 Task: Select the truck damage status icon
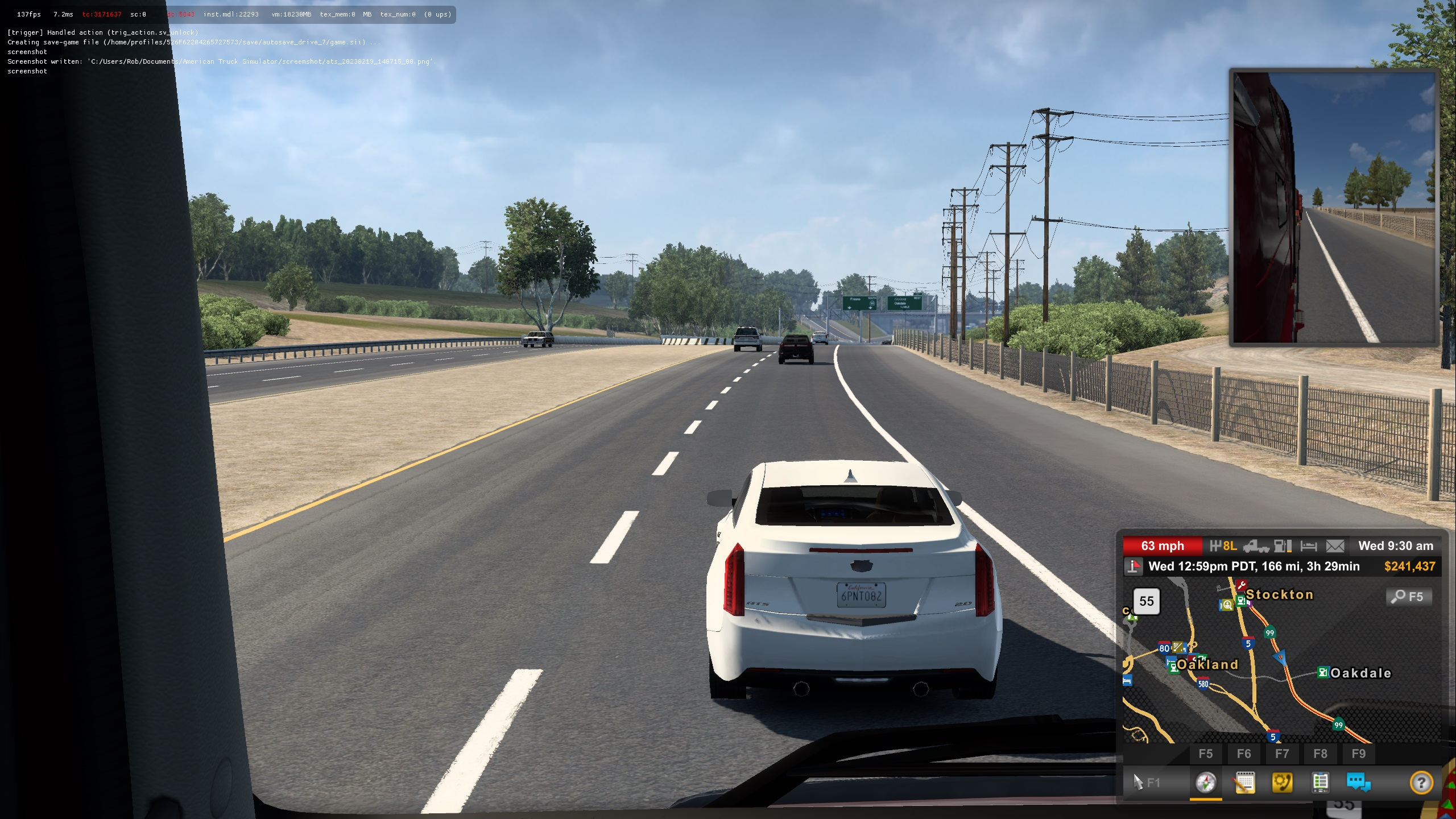pos(1256,546)
